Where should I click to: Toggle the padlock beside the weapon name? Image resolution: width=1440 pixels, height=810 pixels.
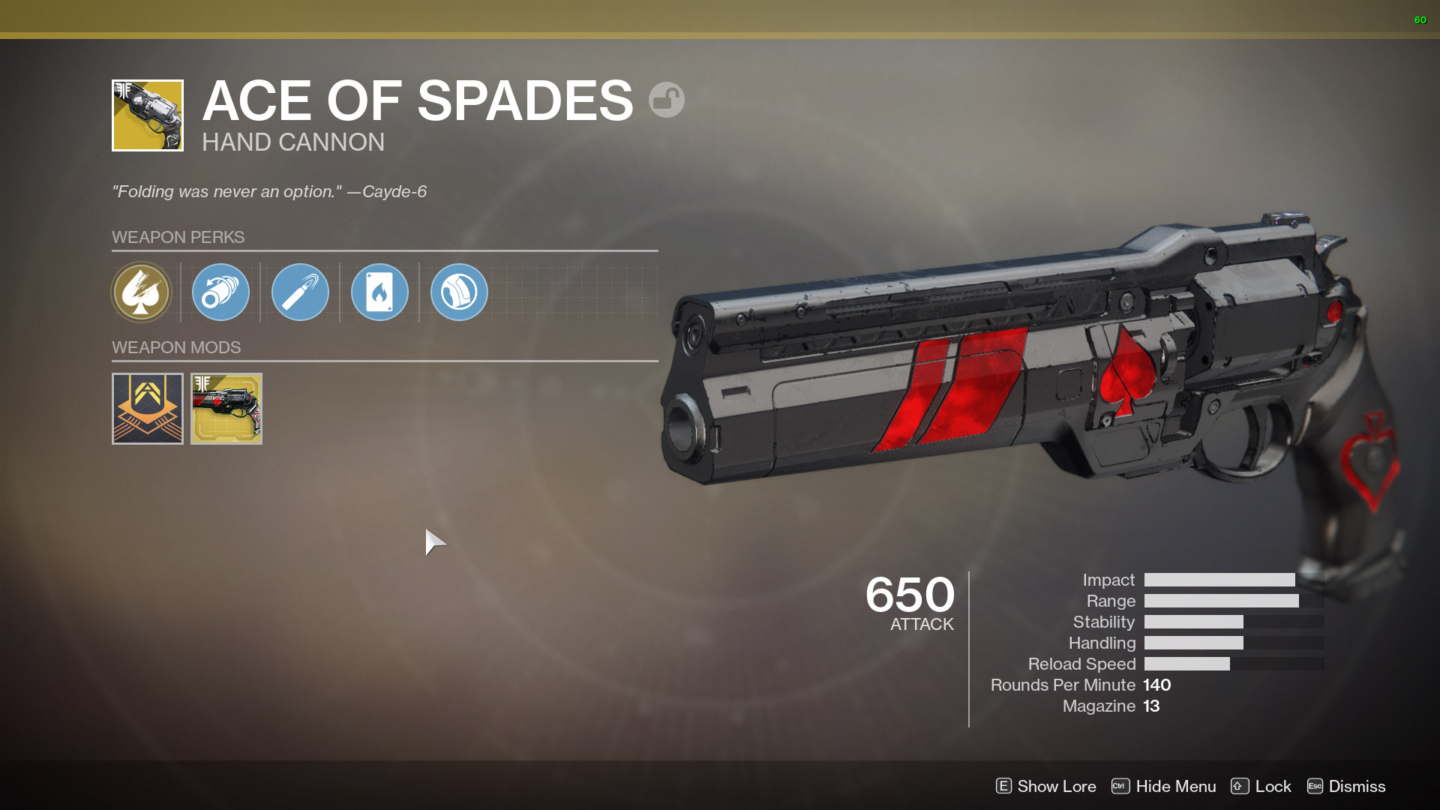pos(666,99)
